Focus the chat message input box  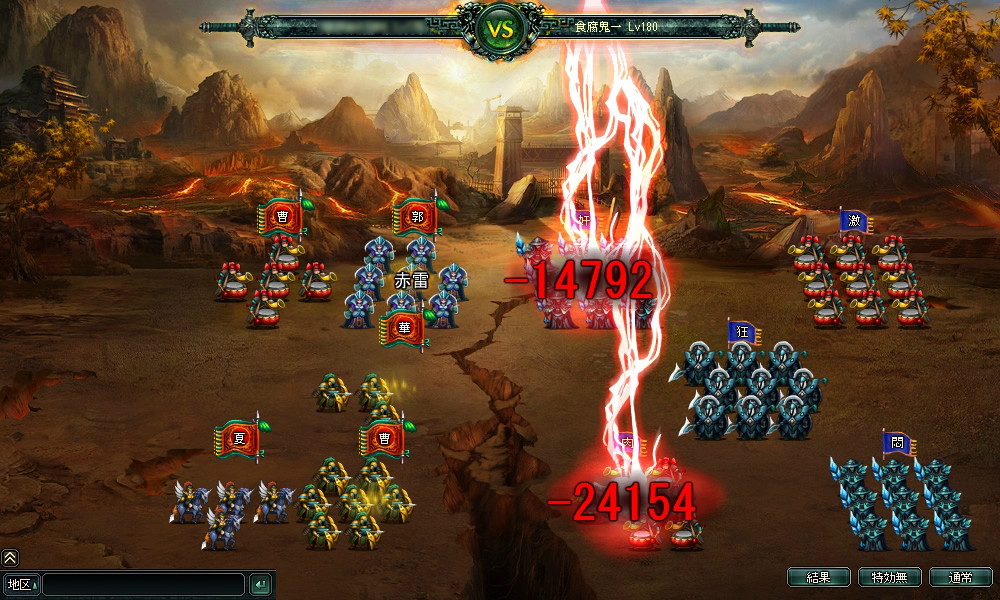click(x=143, y=584)
